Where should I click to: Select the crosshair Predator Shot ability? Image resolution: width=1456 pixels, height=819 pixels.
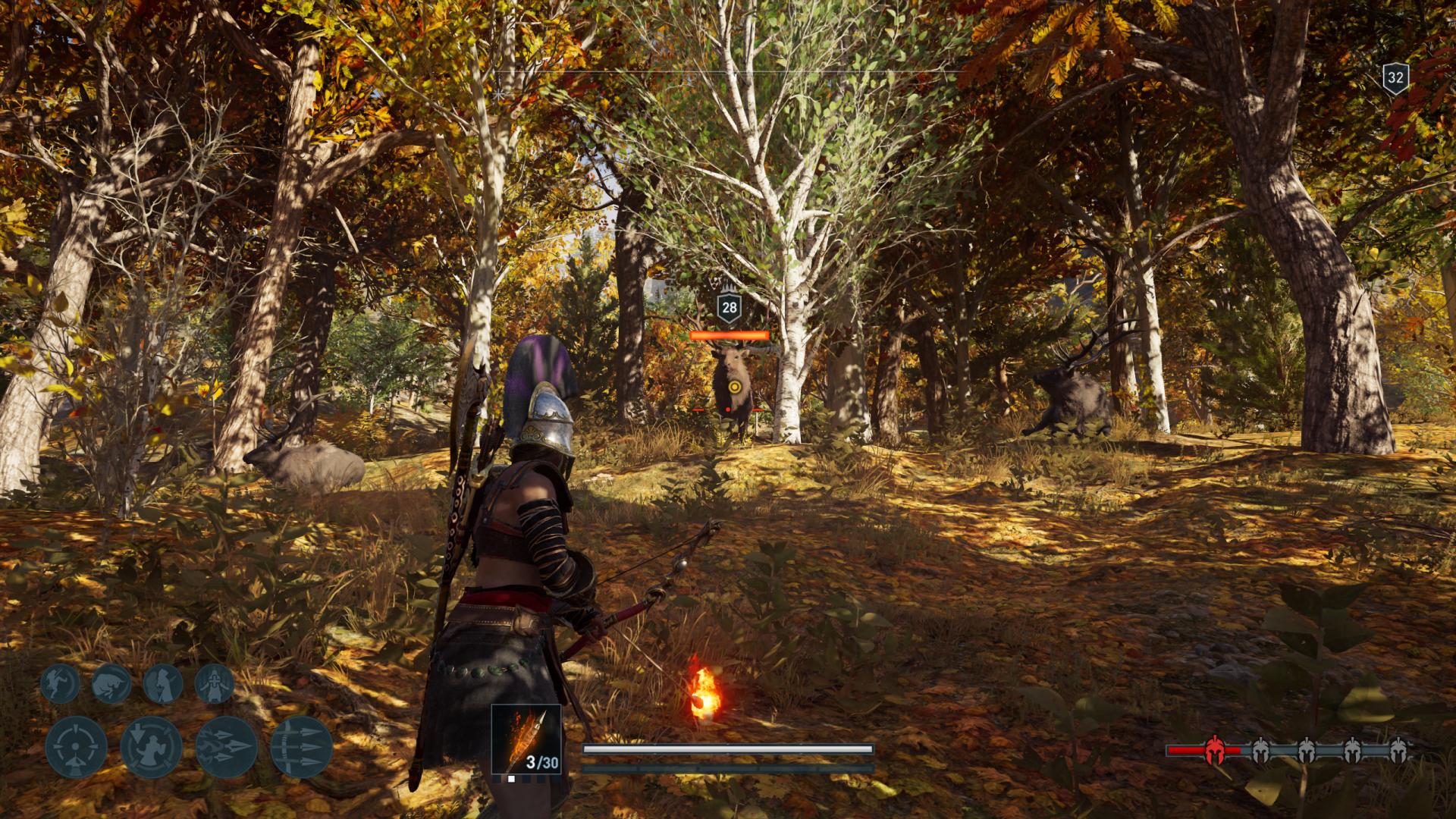click(x=76, y=747)
